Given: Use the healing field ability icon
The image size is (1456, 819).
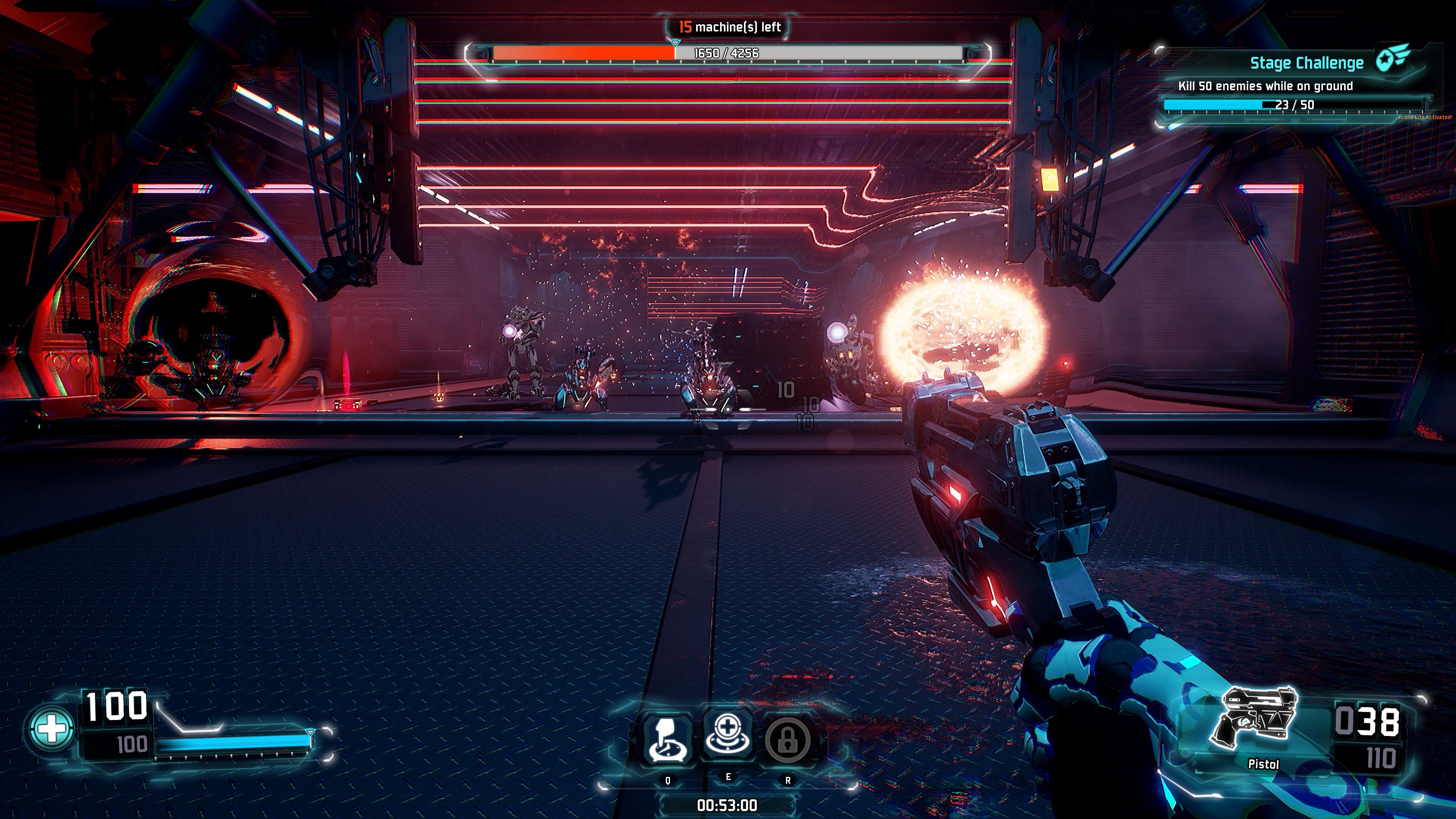Looking at the screenshot, I should point(728,736).
